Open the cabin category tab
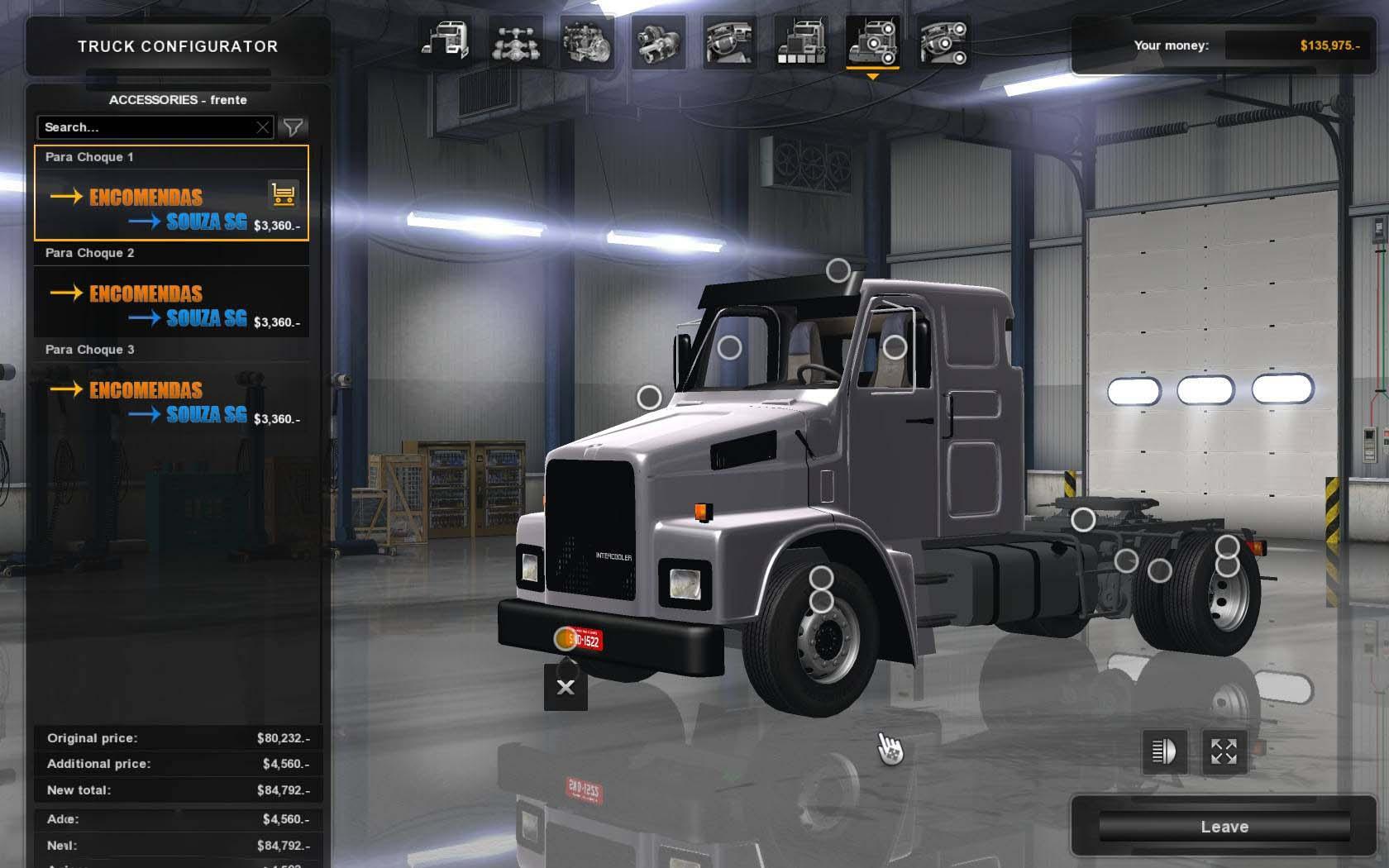 tap(445, 41)
